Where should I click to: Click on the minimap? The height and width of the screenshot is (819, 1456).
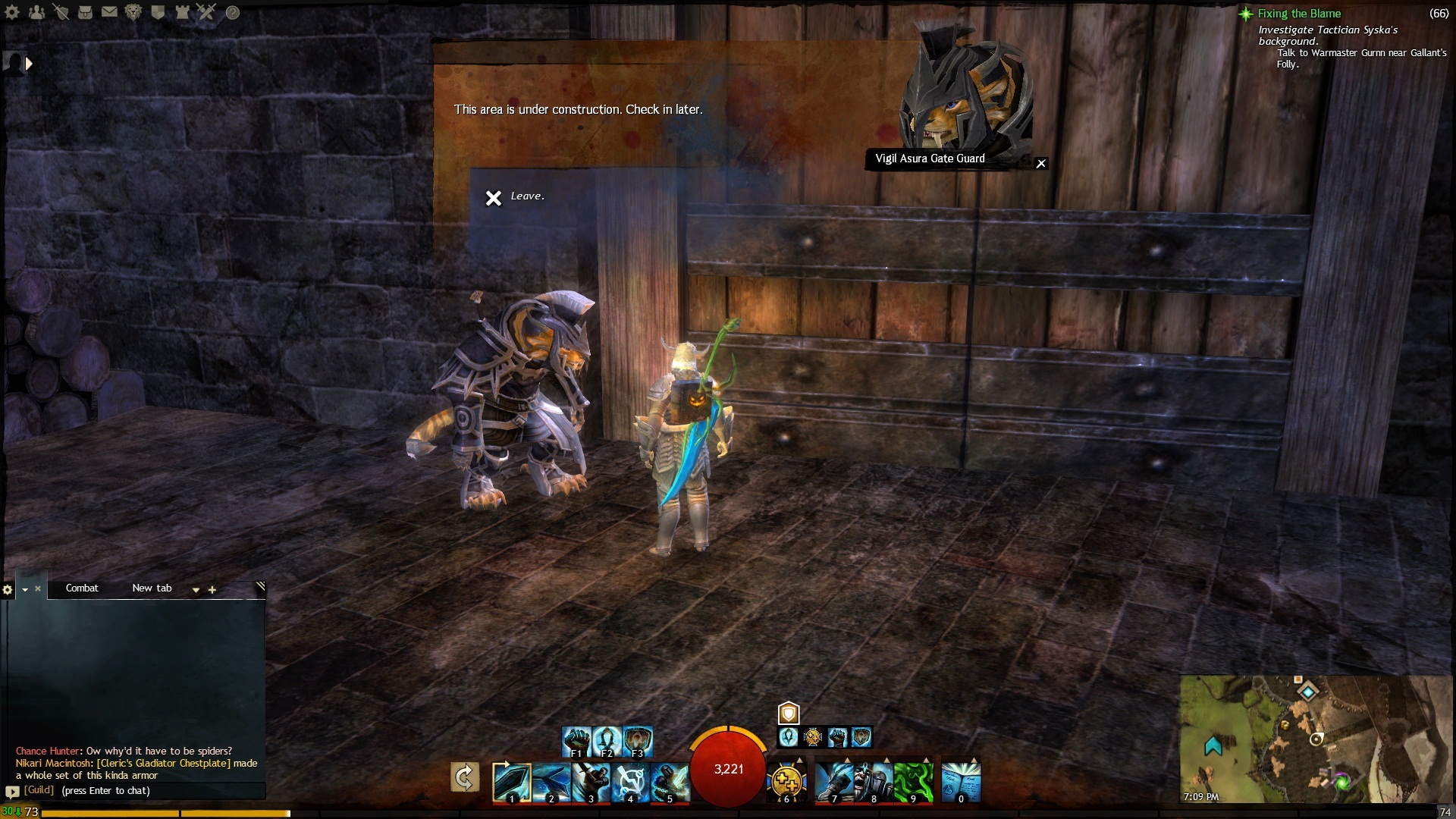point(1316,739)
